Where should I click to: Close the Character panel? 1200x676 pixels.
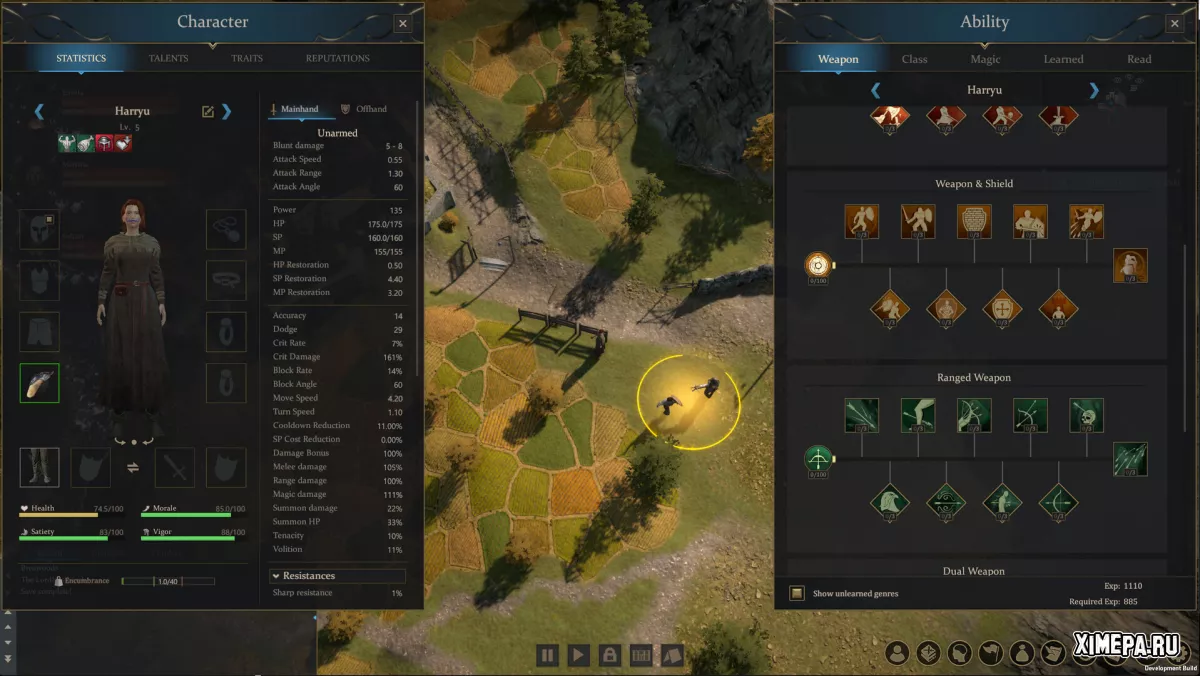click(403, 23)
